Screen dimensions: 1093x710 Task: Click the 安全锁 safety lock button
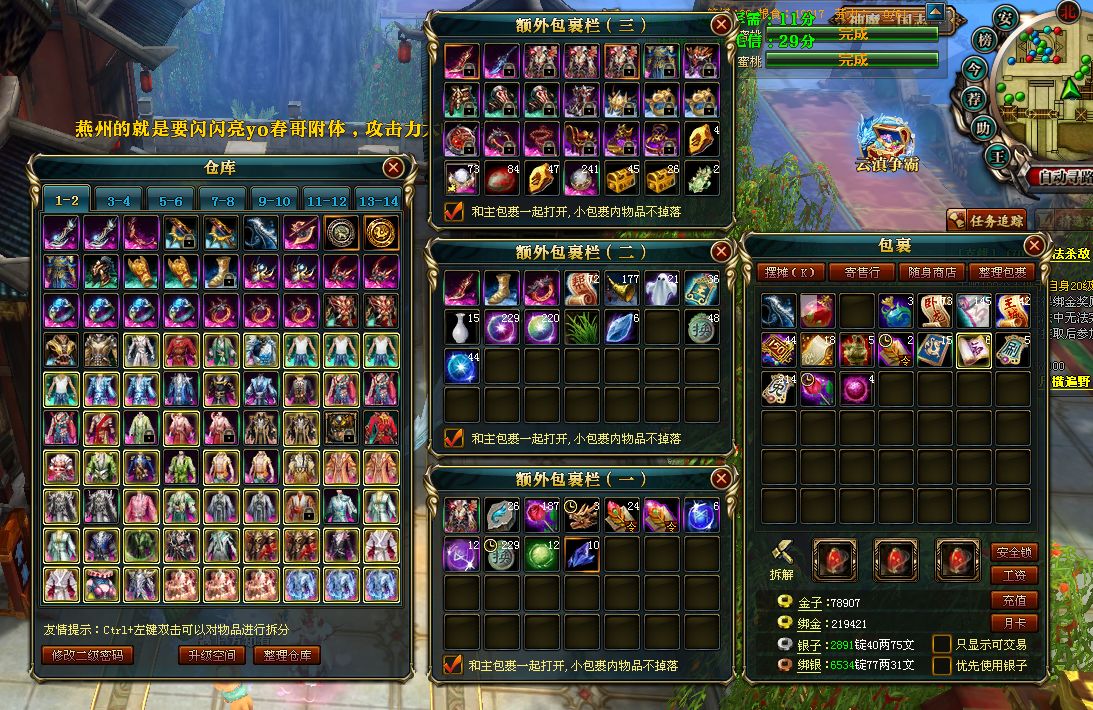(1014, 552)
